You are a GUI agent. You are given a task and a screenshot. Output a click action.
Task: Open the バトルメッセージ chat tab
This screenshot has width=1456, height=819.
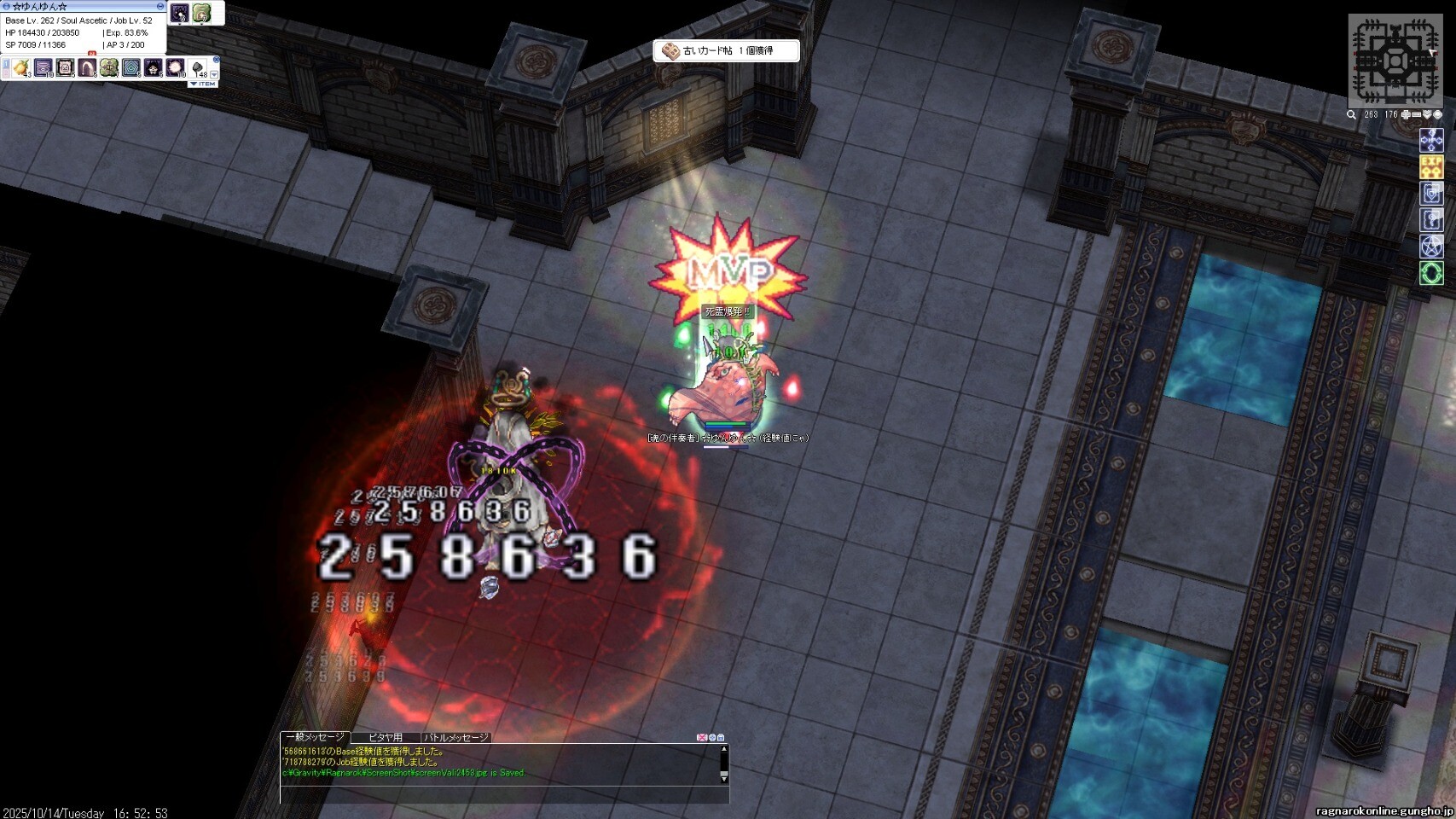(x=457, y=737)
